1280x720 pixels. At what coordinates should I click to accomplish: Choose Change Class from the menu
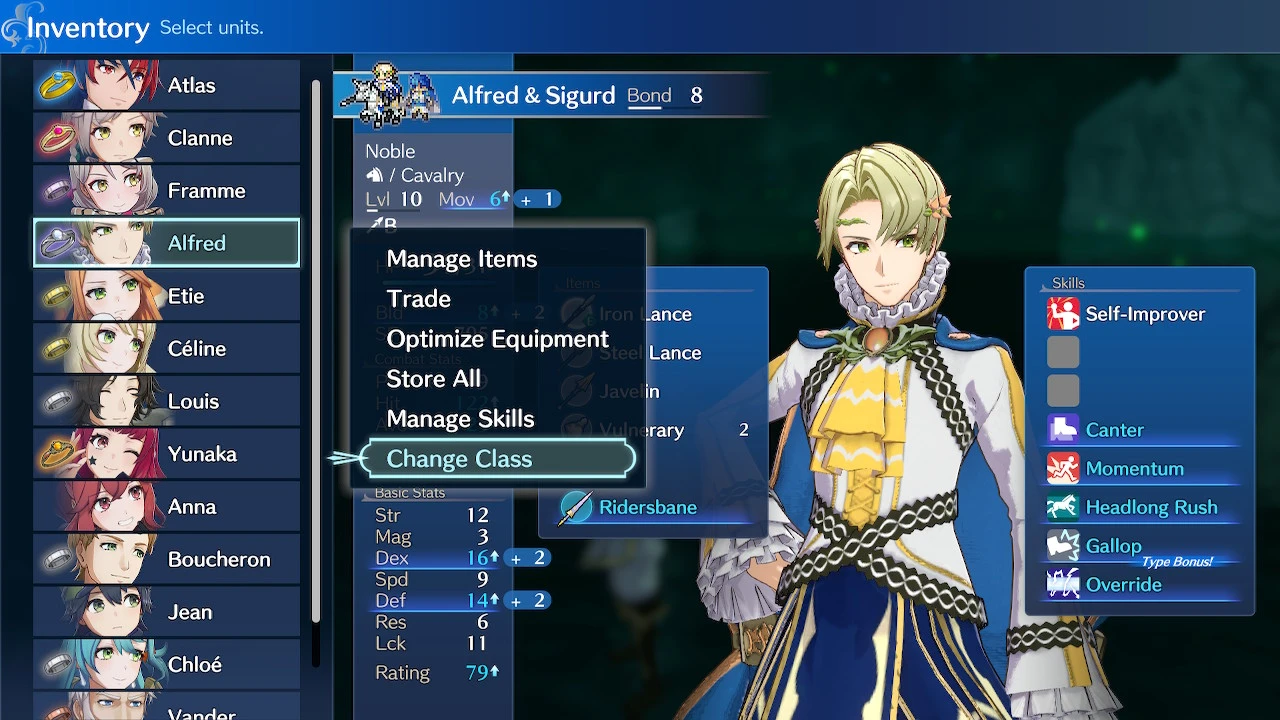[459, 458]
